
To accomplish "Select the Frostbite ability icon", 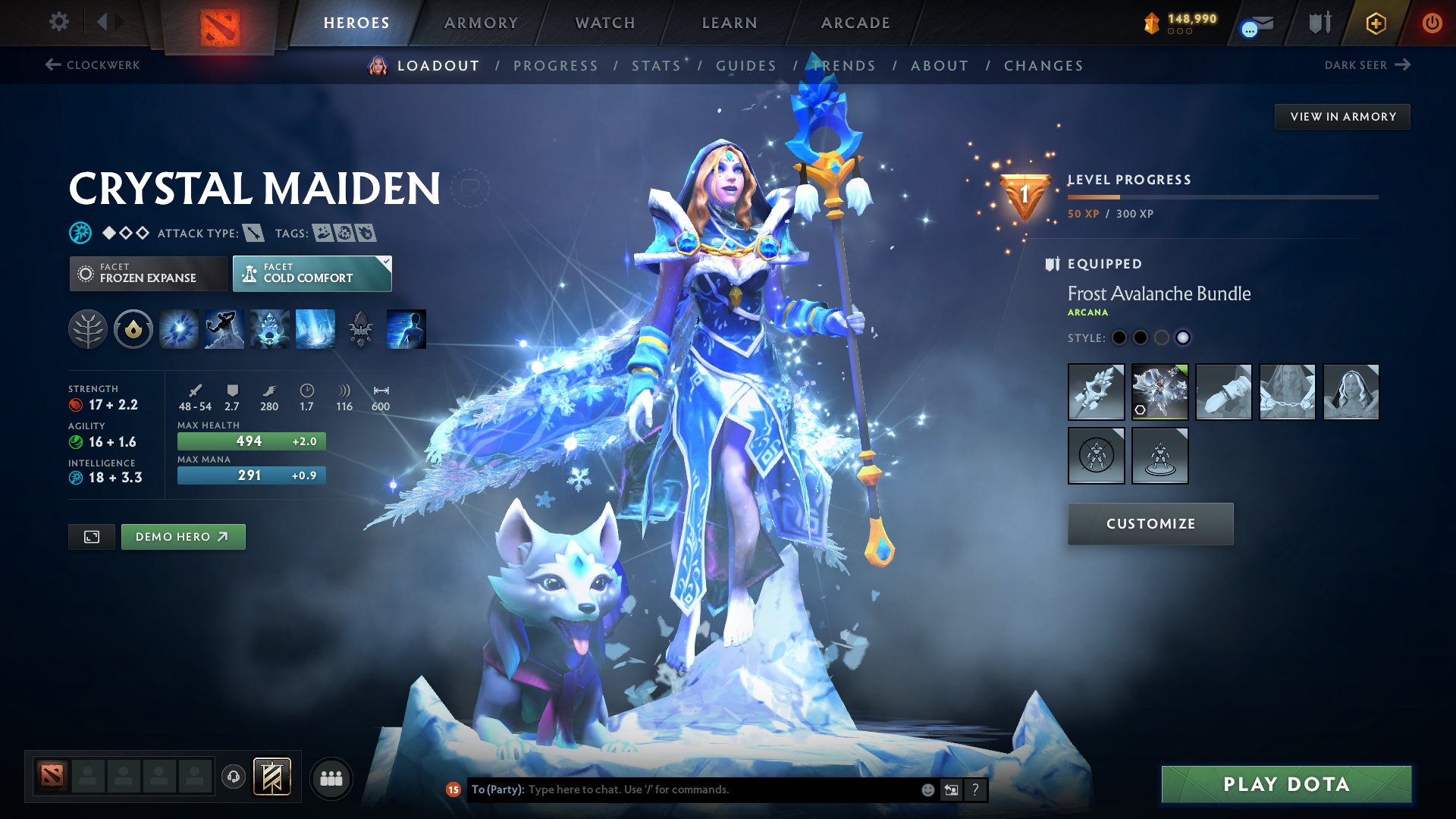I will coord(224,328).
